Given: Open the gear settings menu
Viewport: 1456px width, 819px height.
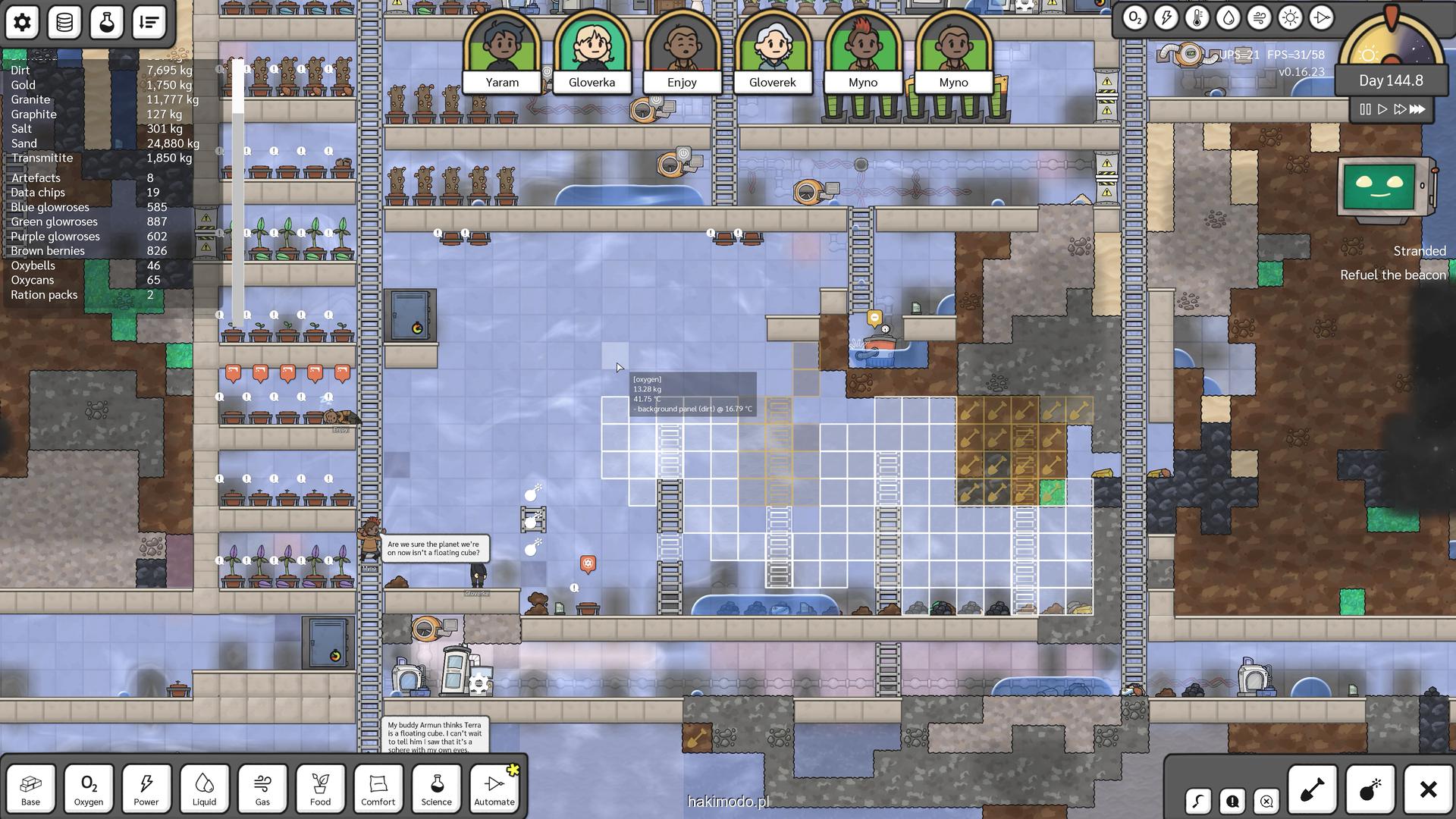Looking at the screenshot, I should [22, 23].
